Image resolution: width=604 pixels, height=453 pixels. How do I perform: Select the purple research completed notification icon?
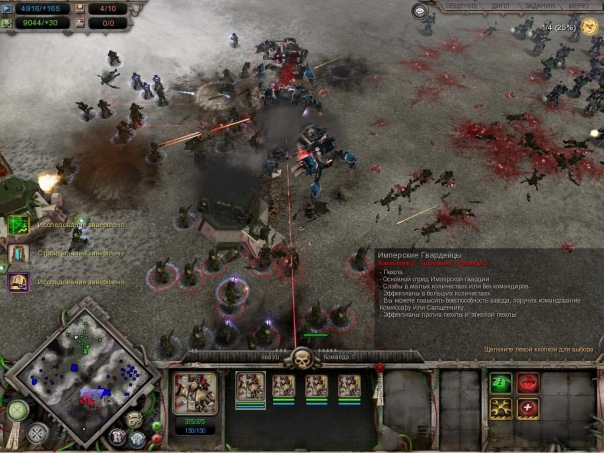pos(19,282)
